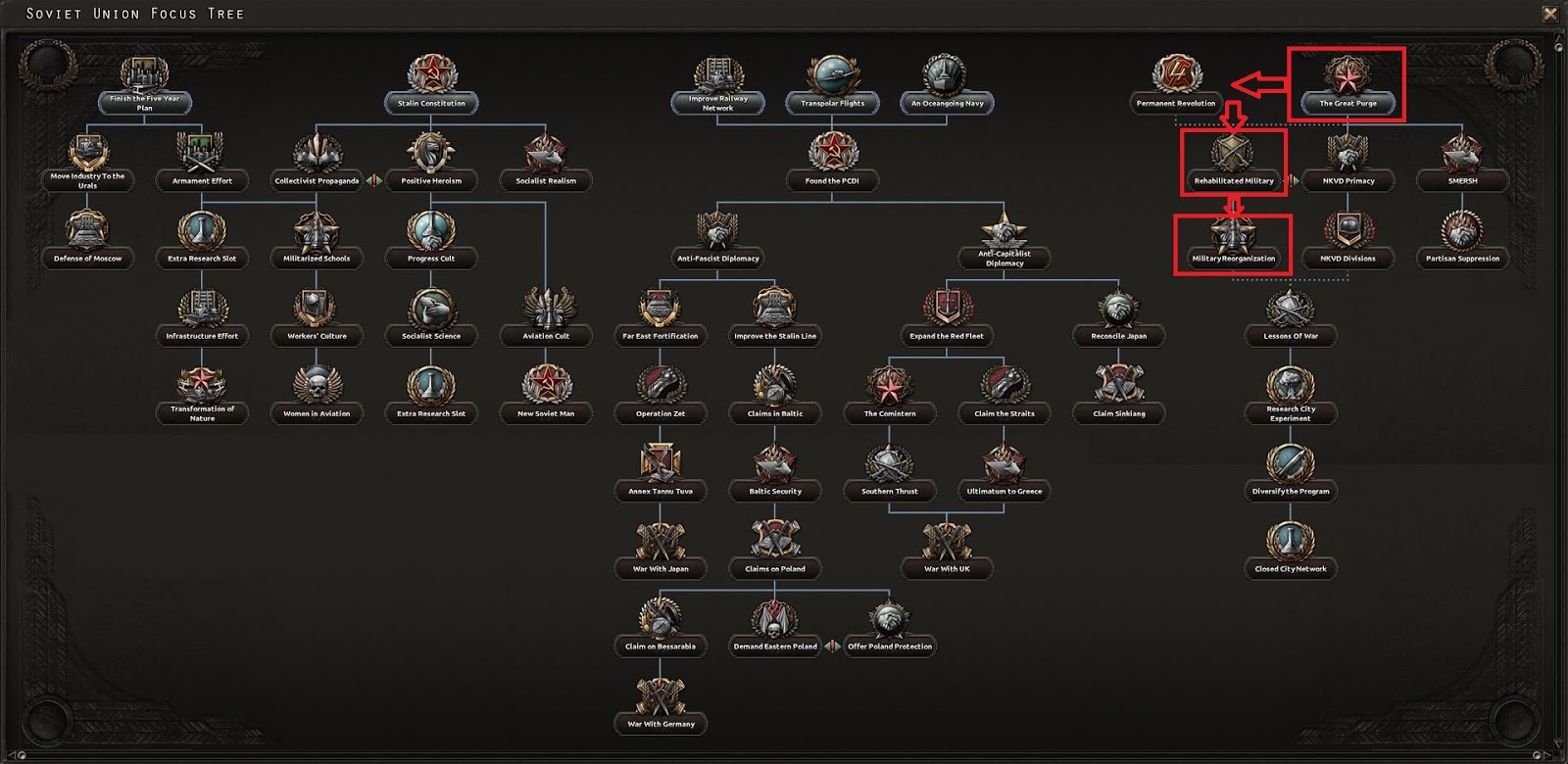Click the War With Germany focus label
This screenshot has width=1568, height=764.
pos(661,724)
